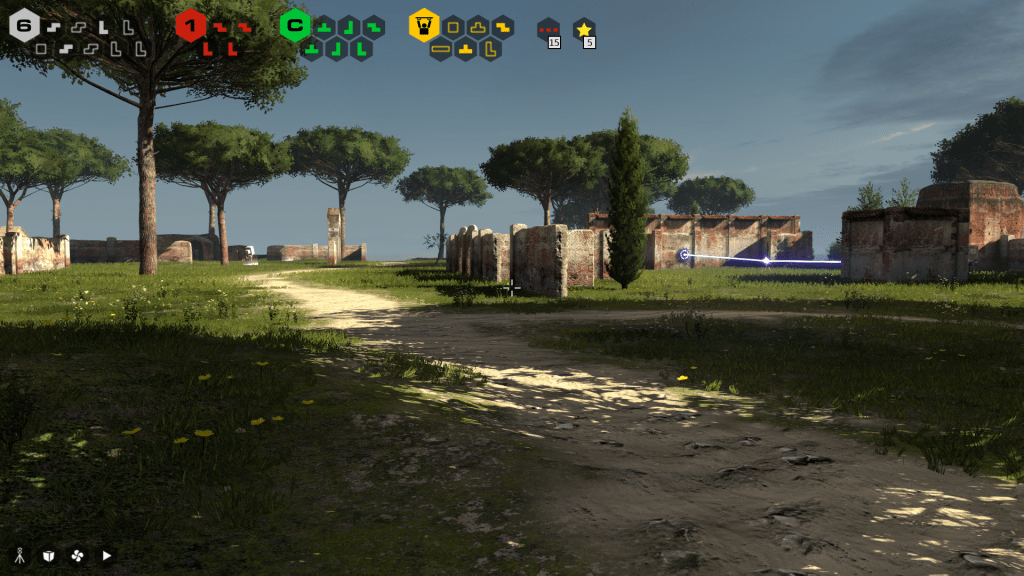Select the red hexagon numbered 1
The width and height of the screenshot is (1024, 576).
(190, 25)
